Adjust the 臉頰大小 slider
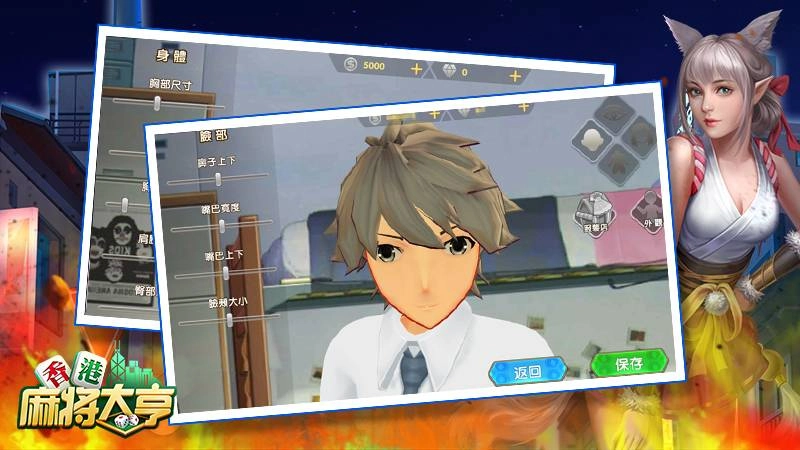The width and height of the screenshot is (800, 450). click(x=228, y=318)
